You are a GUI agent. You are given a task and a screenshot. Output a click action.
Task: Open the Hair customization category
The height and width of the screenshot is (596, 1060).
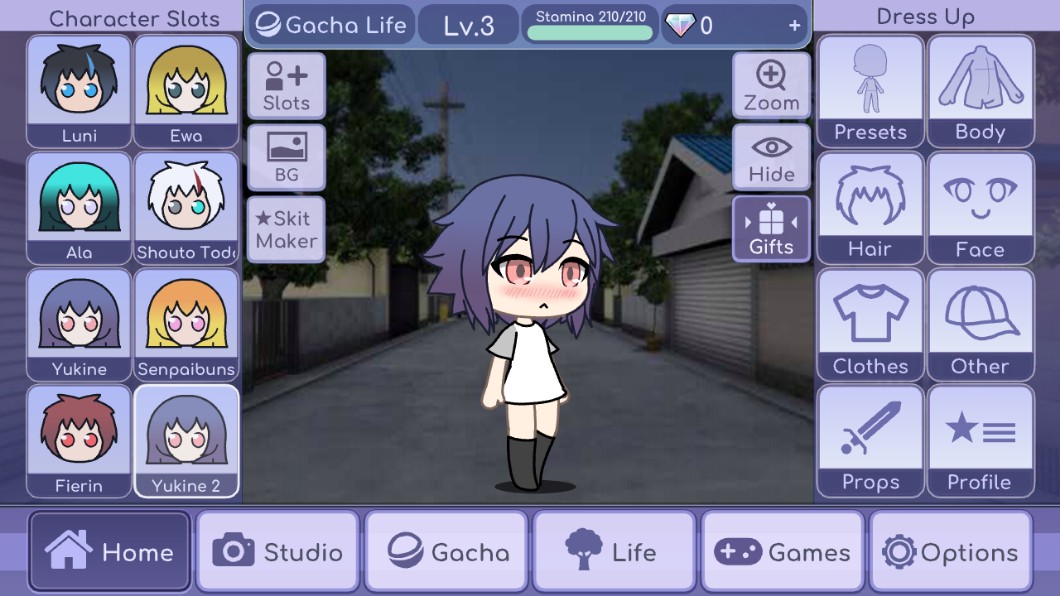click(x=870, y=208)
